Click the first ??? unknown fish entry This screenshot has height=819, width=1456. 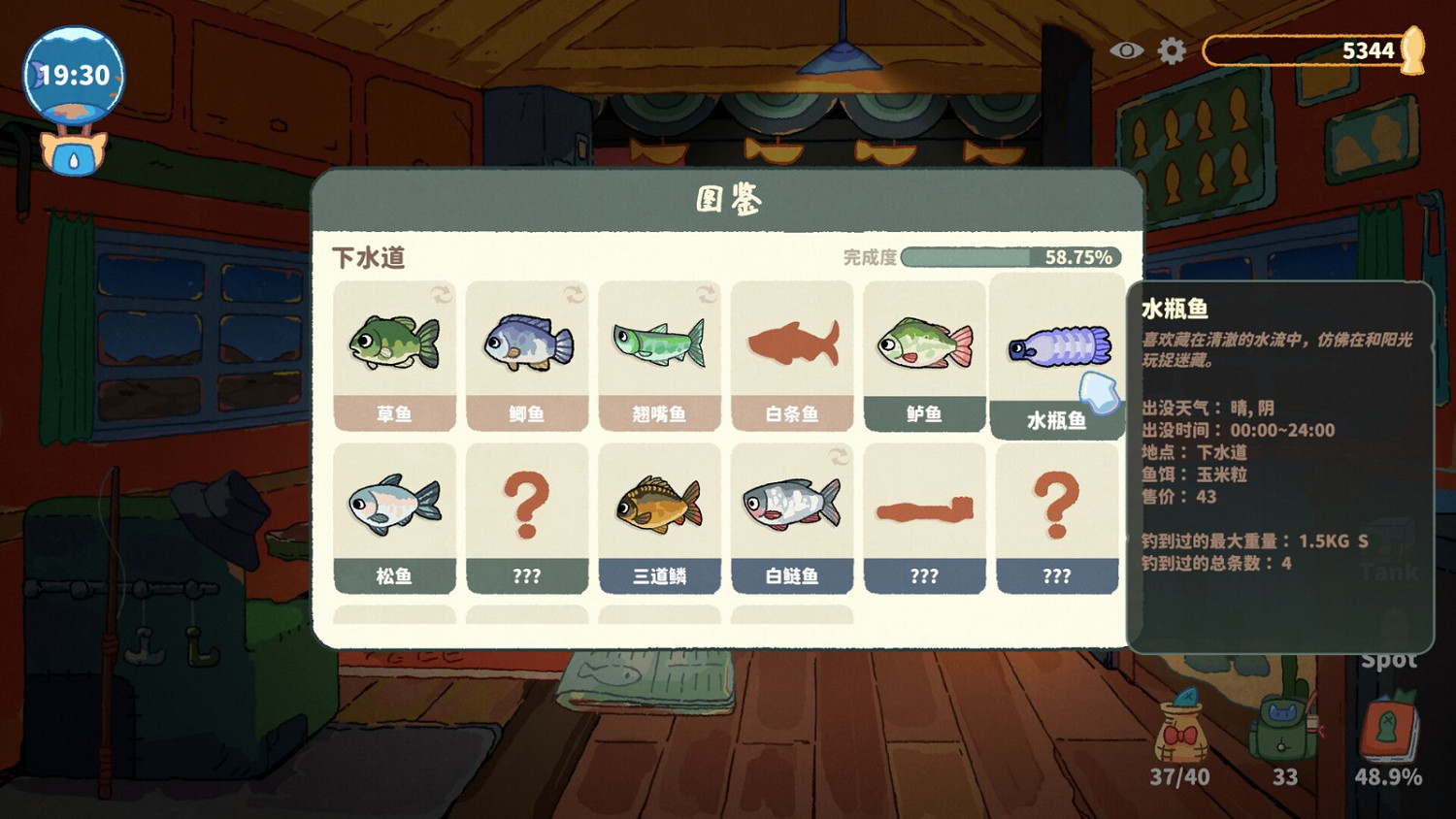pyautogui.click(x=527, y=519)
